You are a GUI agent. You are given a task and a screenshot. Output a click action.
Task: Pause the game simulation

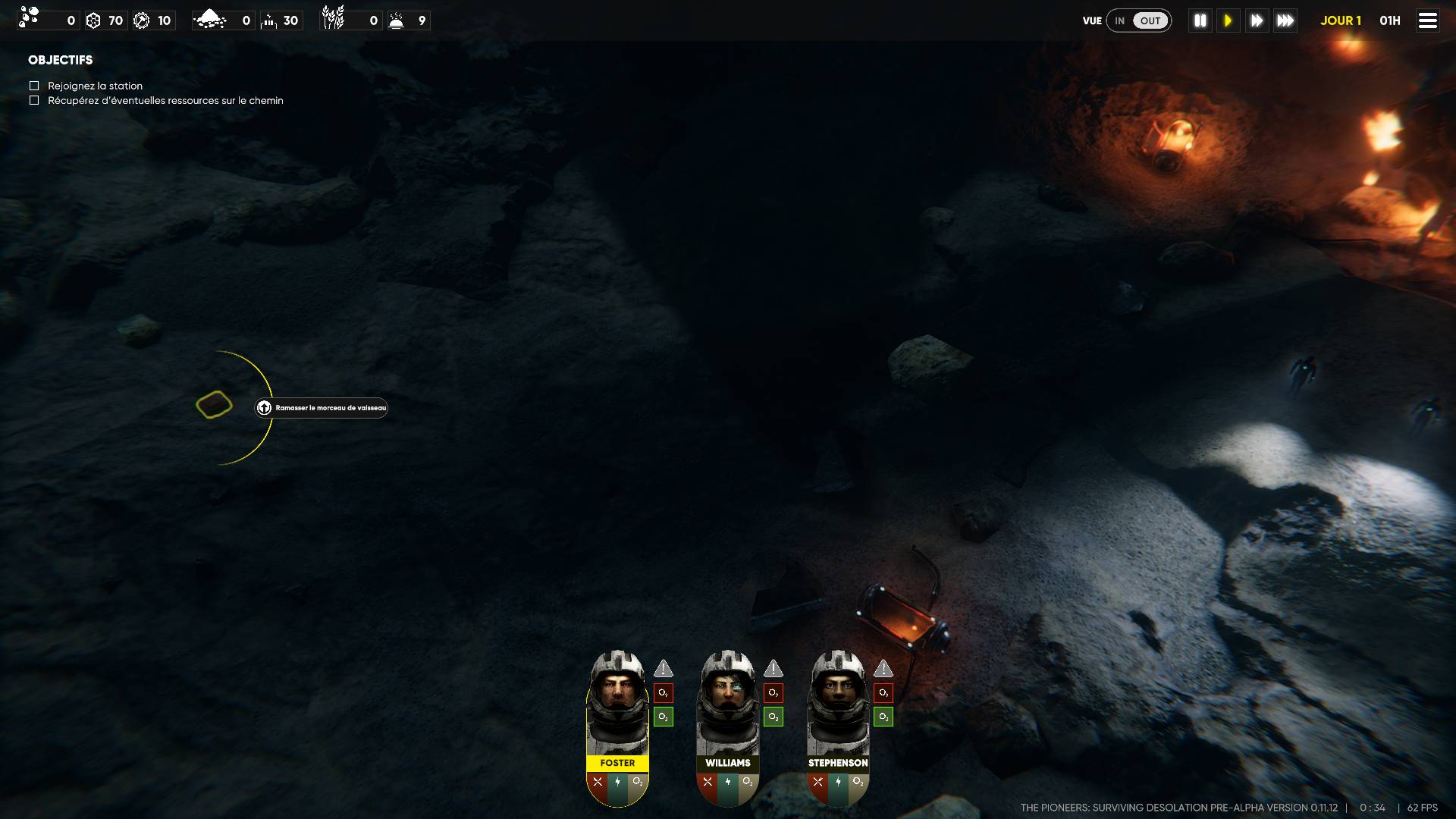(1200, 20)
